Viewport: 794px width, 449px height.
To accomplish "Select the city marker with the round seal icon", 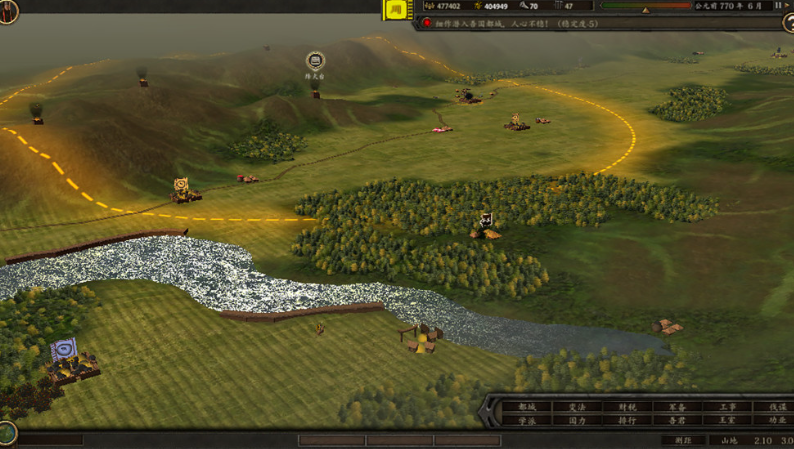I will pos(315,61).
